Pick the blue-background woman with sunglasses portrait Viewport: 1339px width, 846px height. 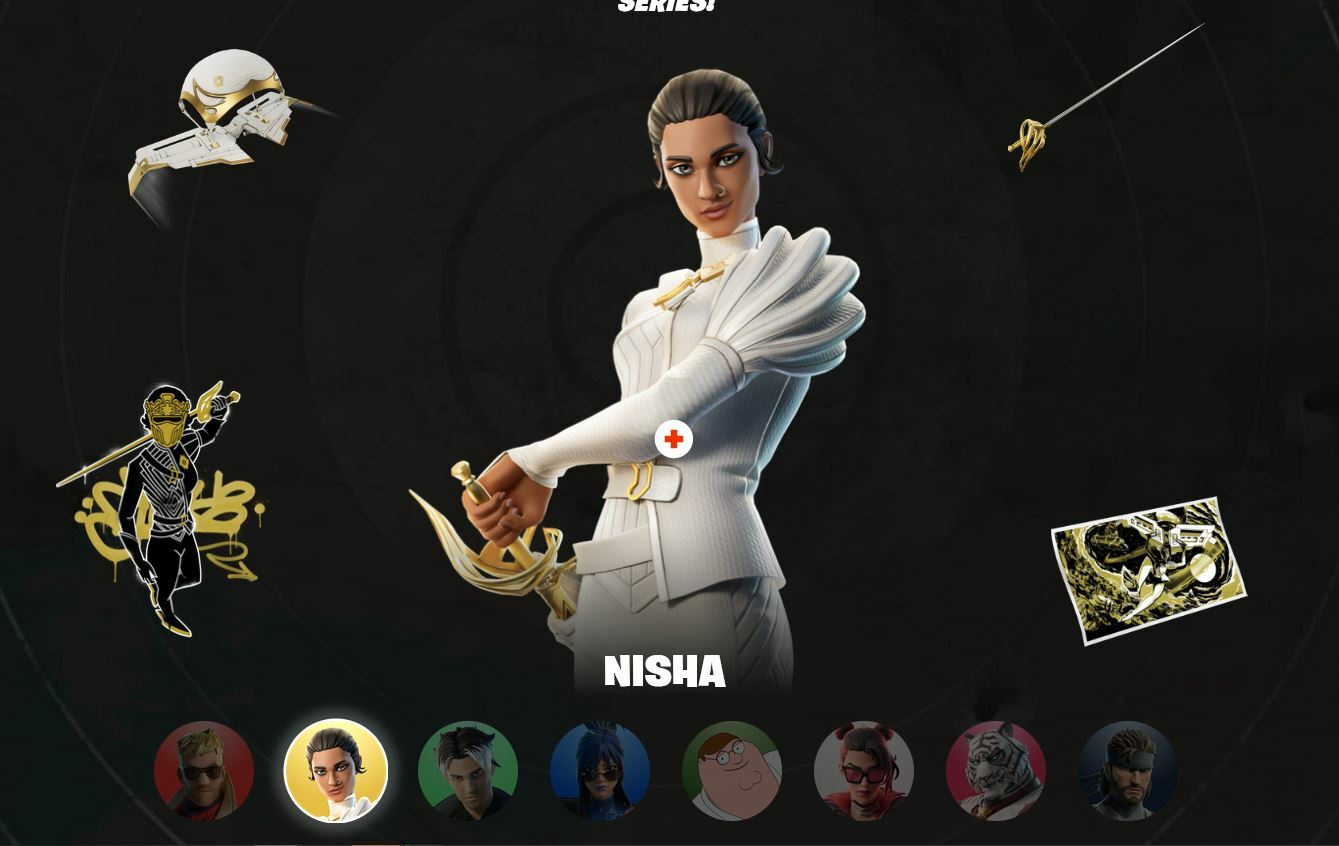[600, 771]
